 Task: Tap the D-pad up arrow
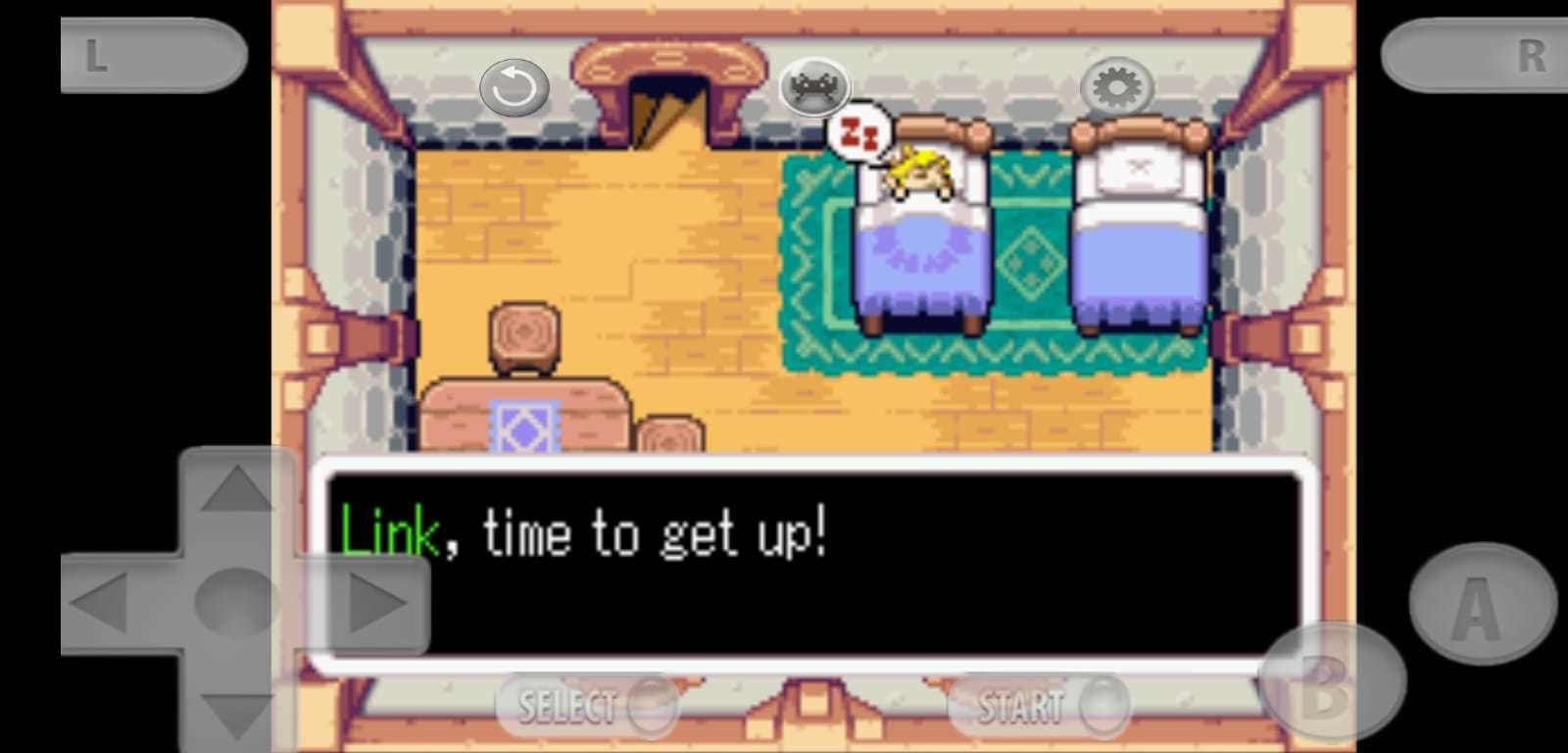pos(235,489)
